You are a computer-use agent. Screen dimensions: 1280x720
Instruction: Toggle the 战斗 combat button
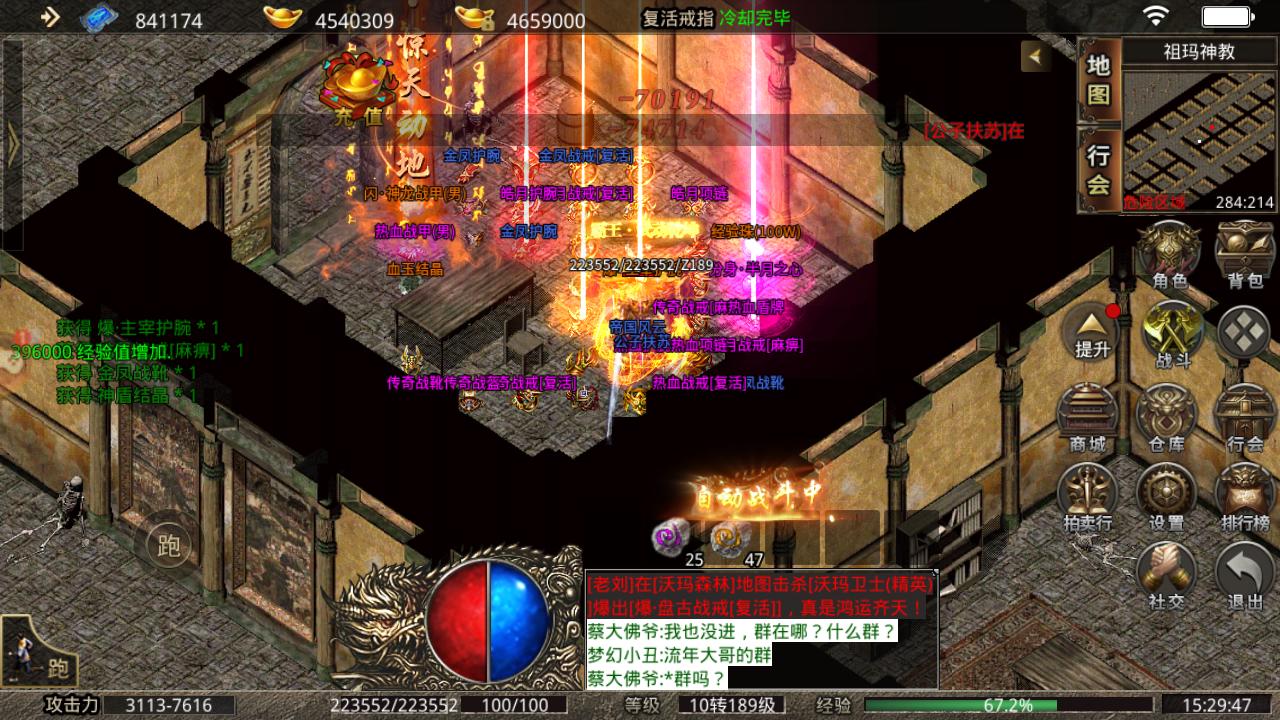coord(1172,333)
